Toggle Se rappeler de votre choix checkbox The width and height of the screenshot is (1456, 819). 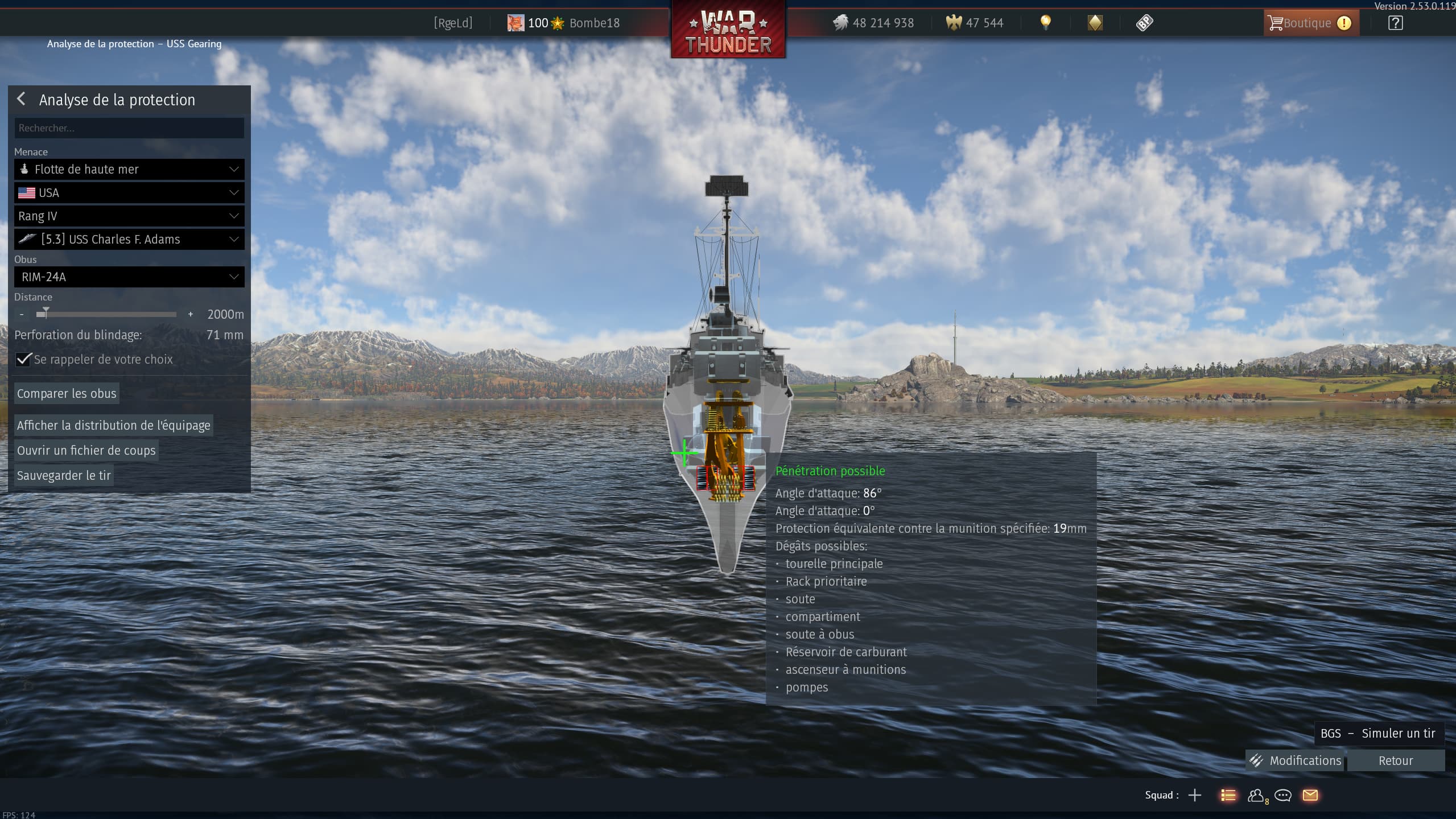tap(23, 359)
